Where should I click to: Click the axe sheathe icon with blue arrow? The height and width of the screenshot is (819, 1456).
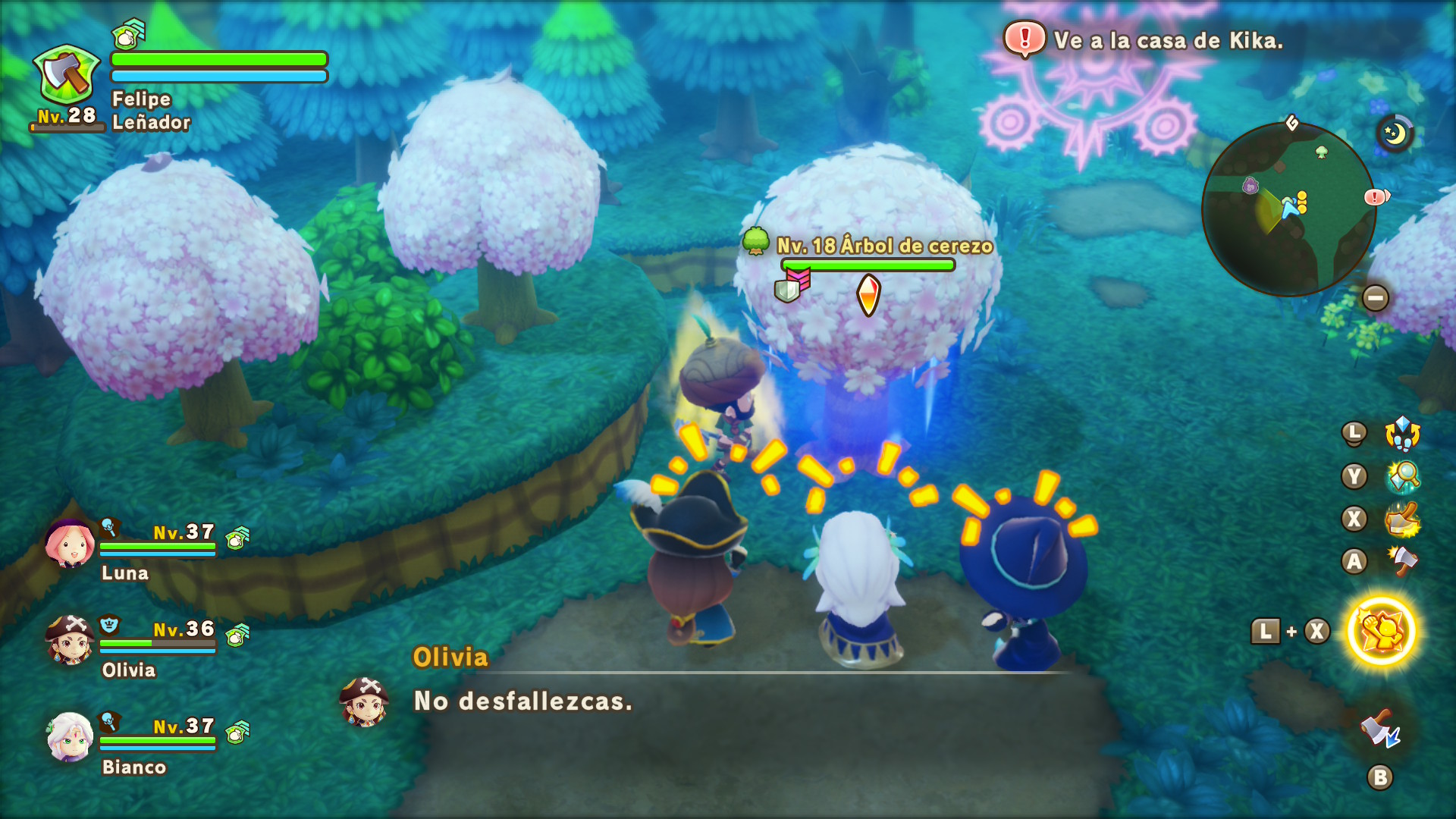(1380, 730)
